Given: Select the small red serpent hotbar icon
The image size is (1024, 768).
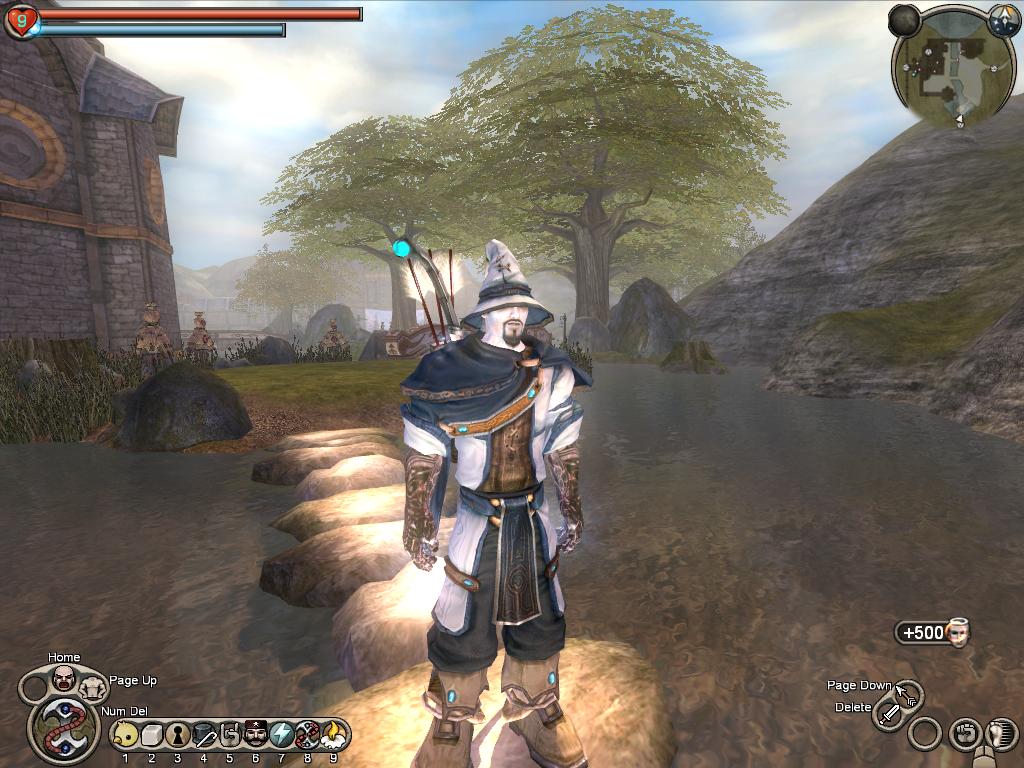Looking at the screenshot, I should click(x=308, y=735).
